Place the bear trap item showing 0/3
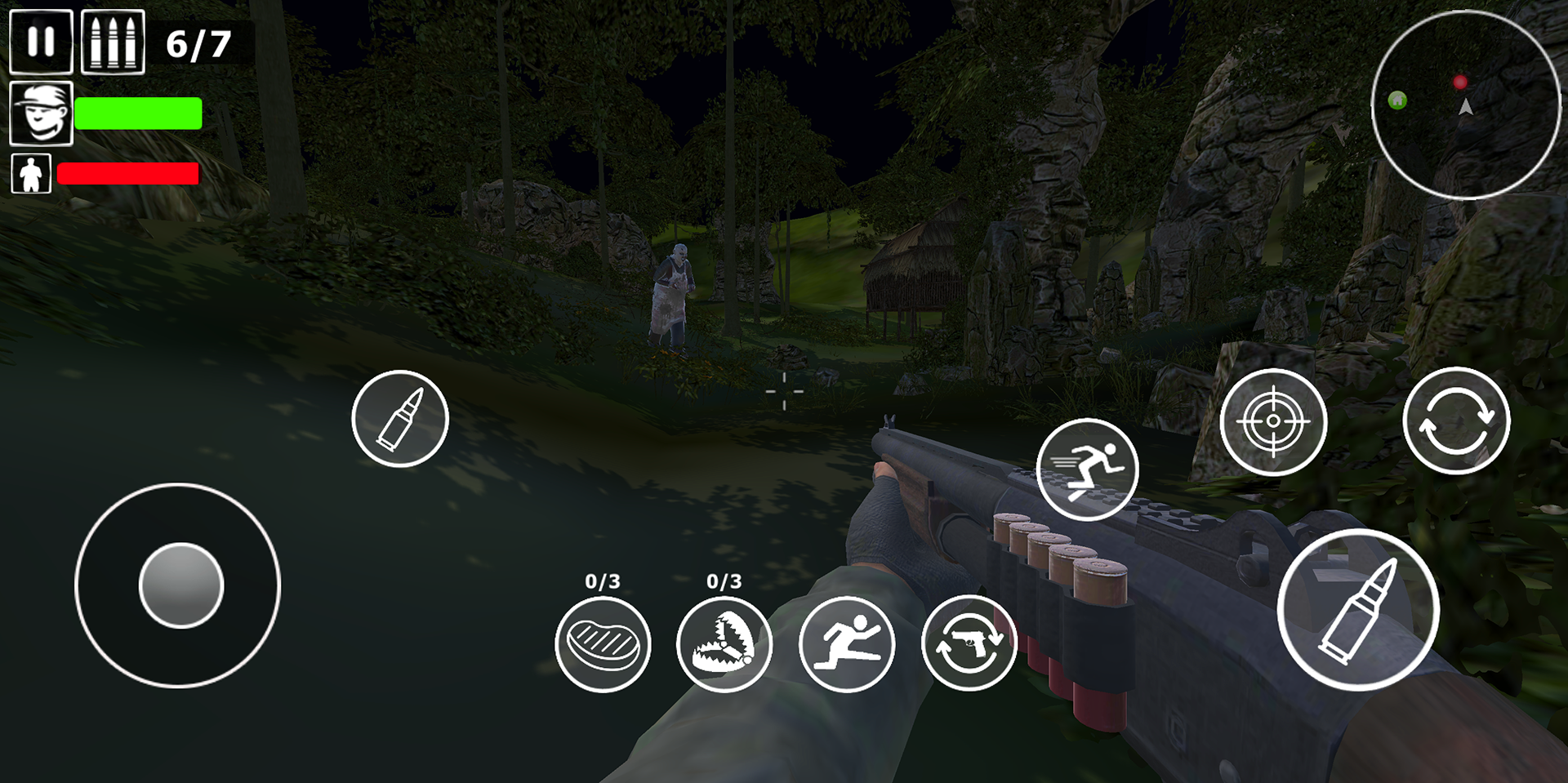Image resolution: width=1568 pixels, height=783 pixels. (x=724, y=644)
